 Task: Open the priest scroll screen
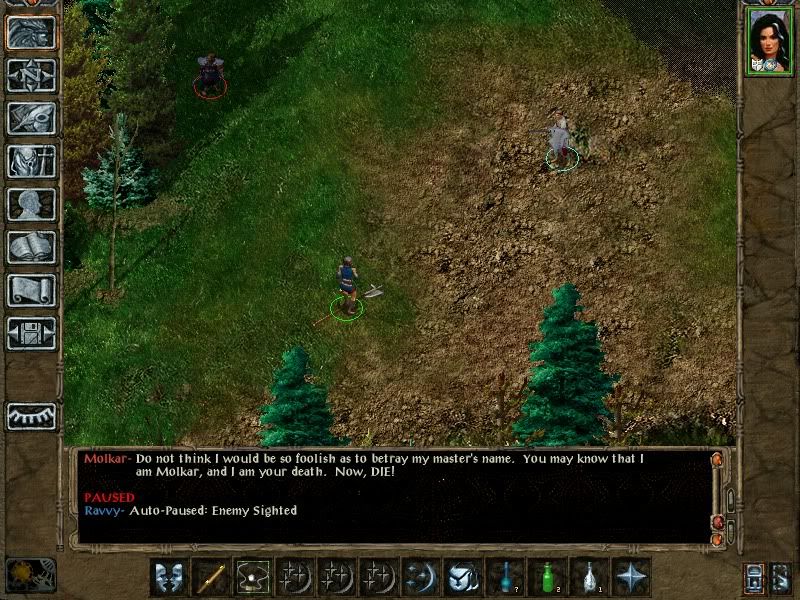click(31, 291)
